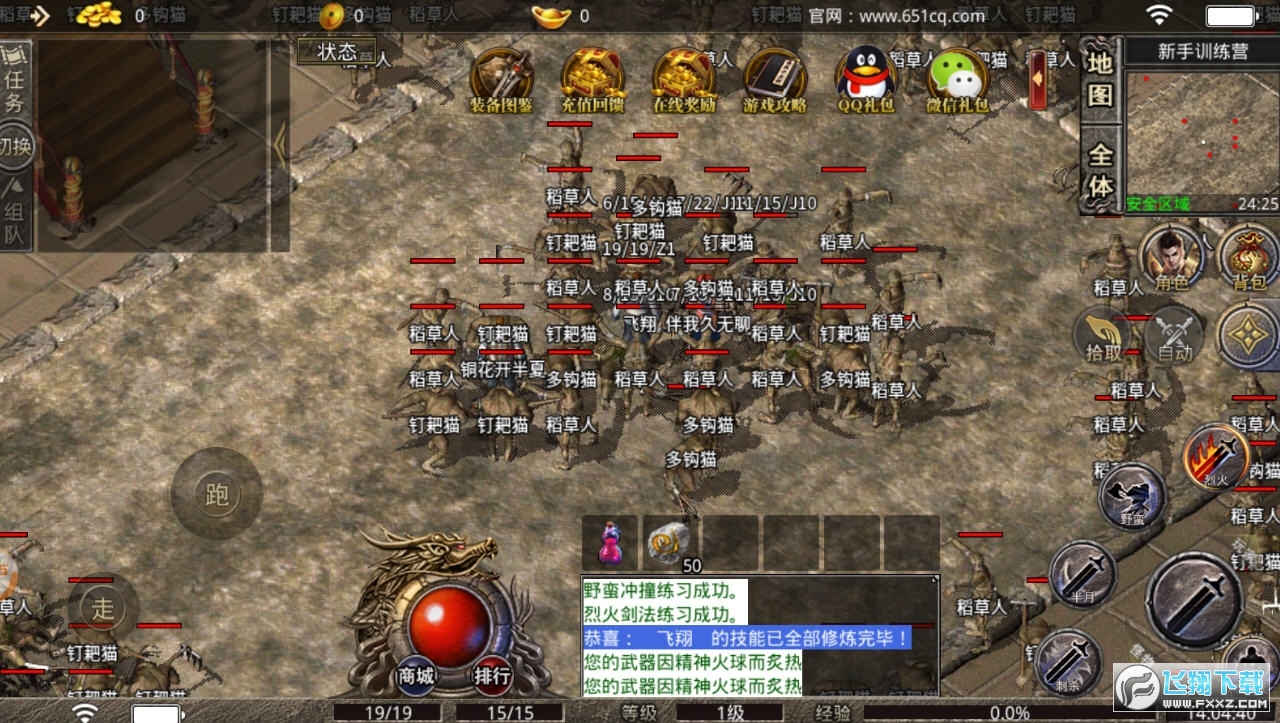Viewport: 1280px width, 723px height.
Task: Open the 装备图鉴 equipment guide
Action: tap(501, 78)
